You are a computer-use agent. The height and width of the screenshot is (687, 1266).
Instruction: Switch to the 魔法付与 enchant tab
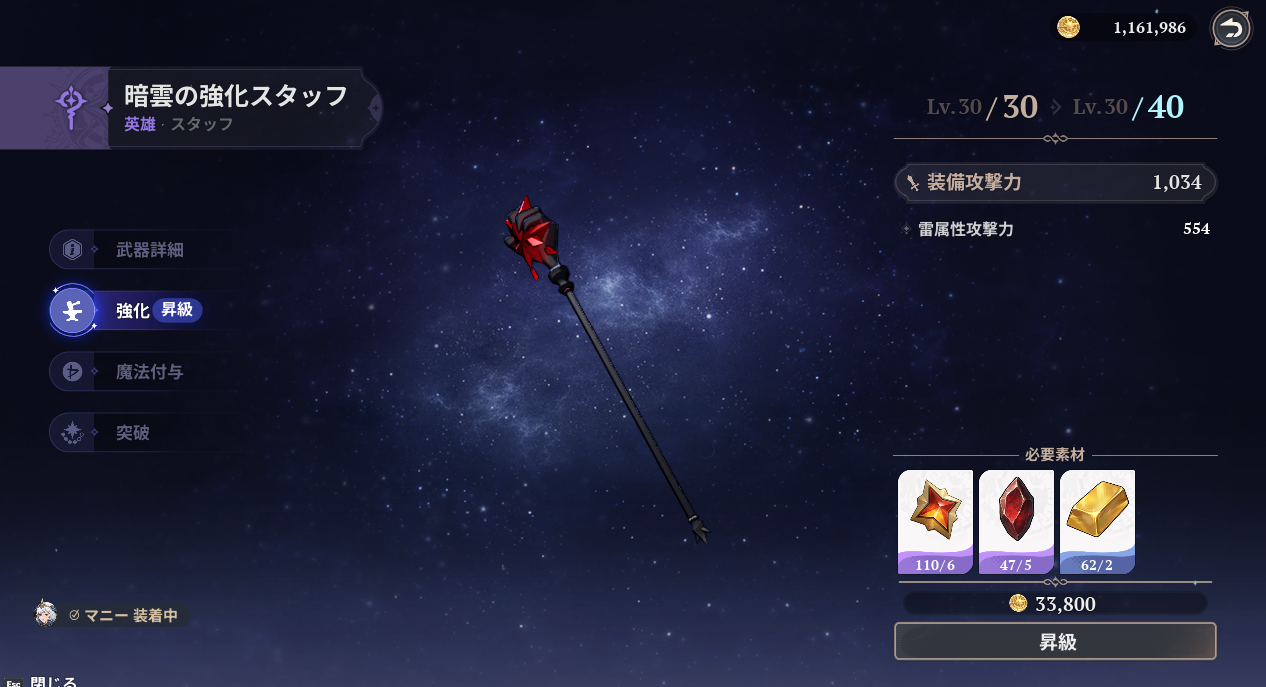[148, 372]
